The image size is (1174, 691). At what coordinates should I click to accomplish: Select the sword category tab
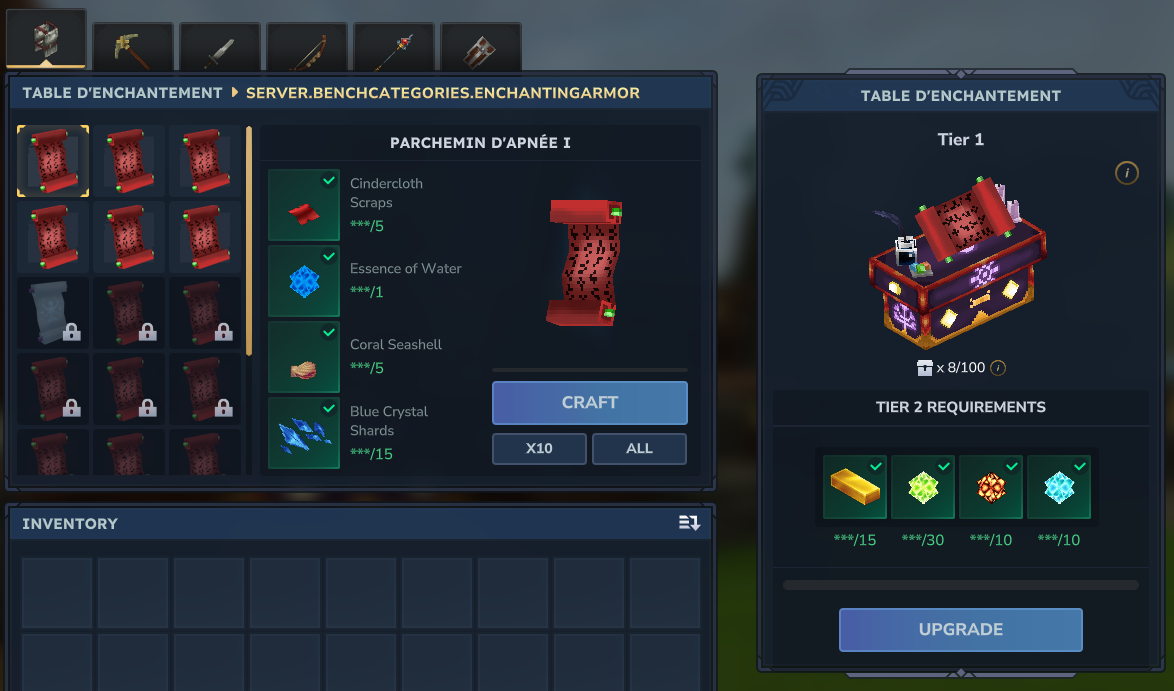pos(220,48)
